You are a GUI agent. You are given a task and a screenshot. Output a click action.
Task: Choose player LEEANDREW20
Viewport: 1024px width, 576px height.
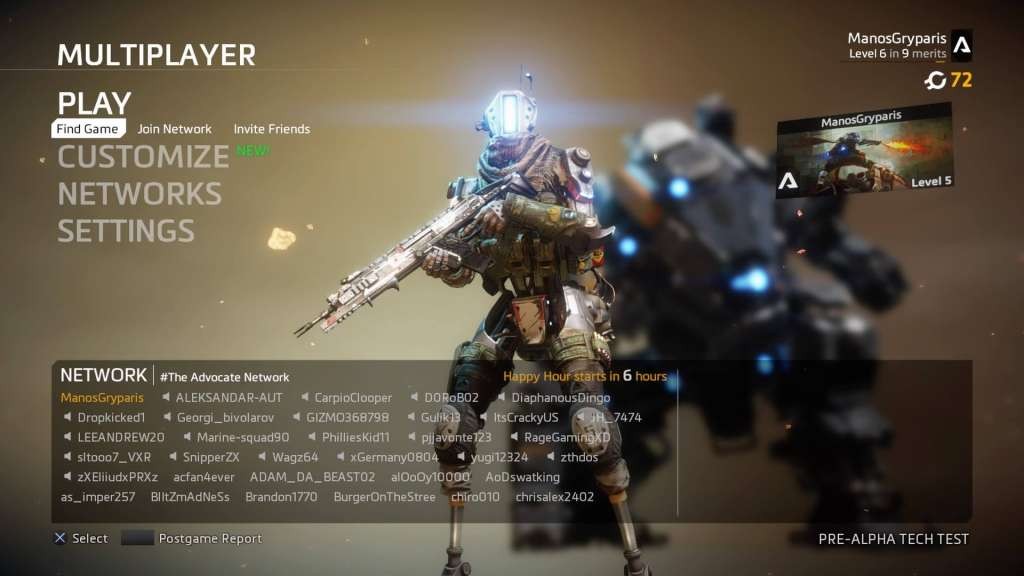(120, 437)
